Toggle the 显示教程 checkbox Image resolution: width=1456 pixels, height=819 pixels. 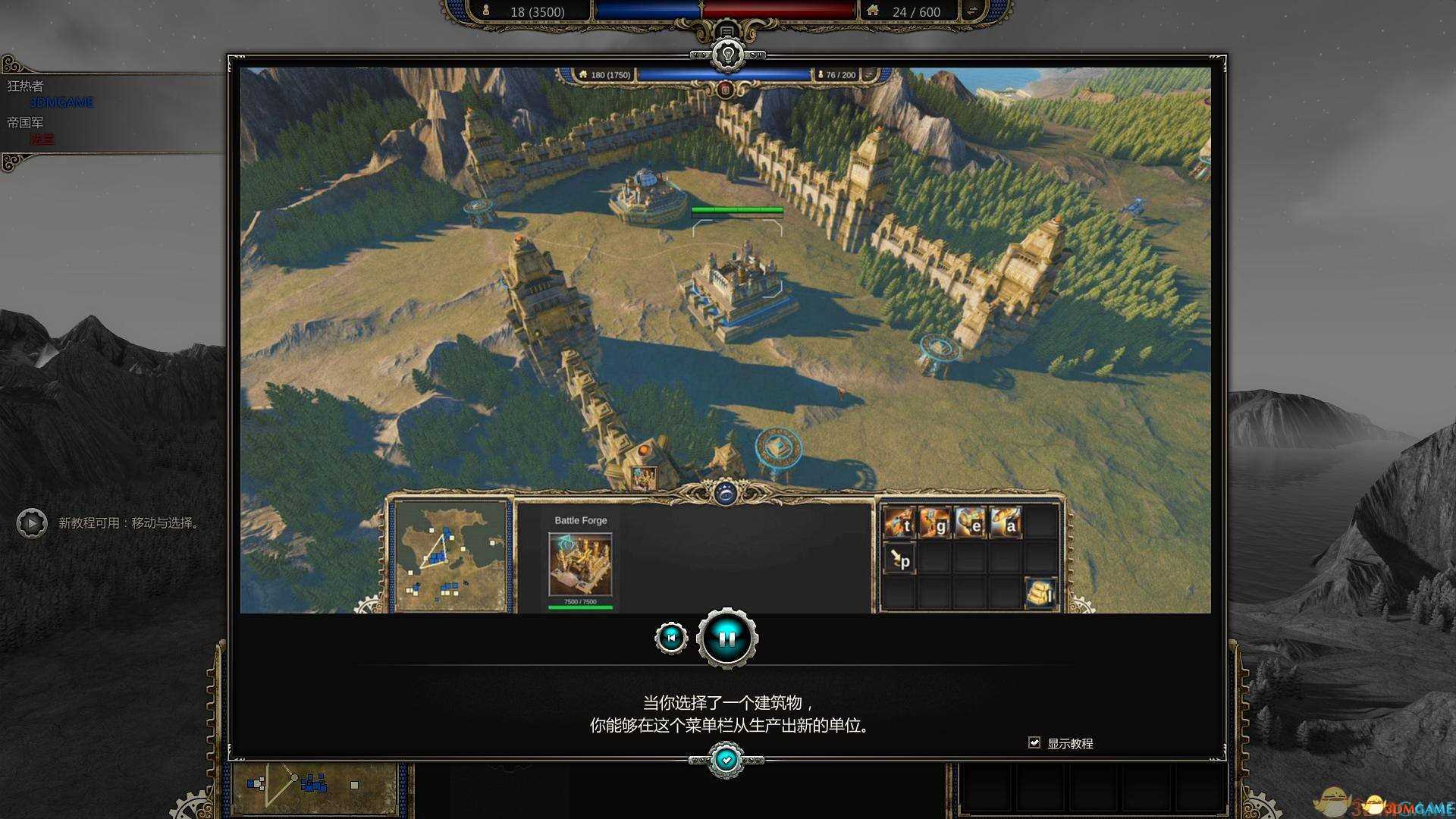[1034, 742]
